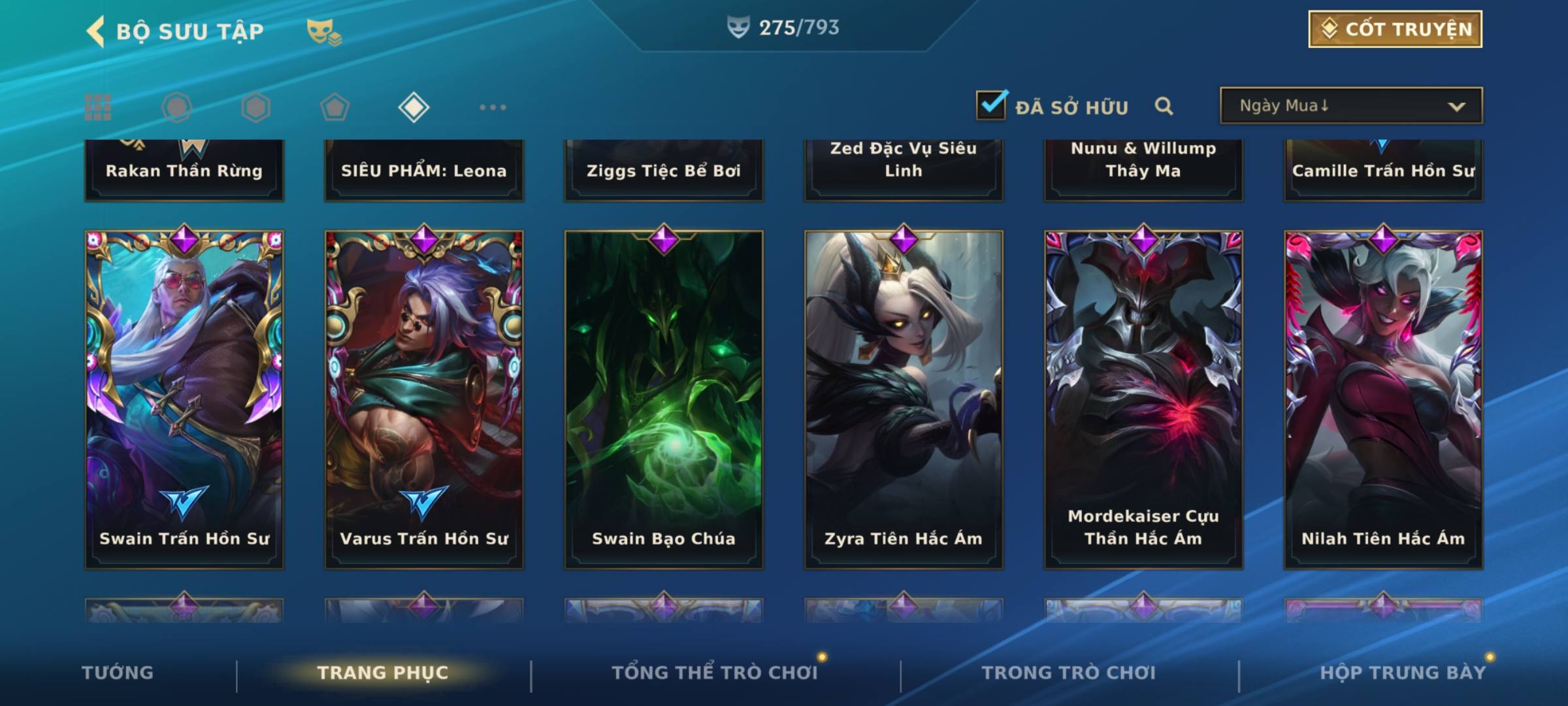The image size is (1568, 706).
Task: Switch to Tổng Thể Trò Chơi tab
Action: (x=715, y=673)
